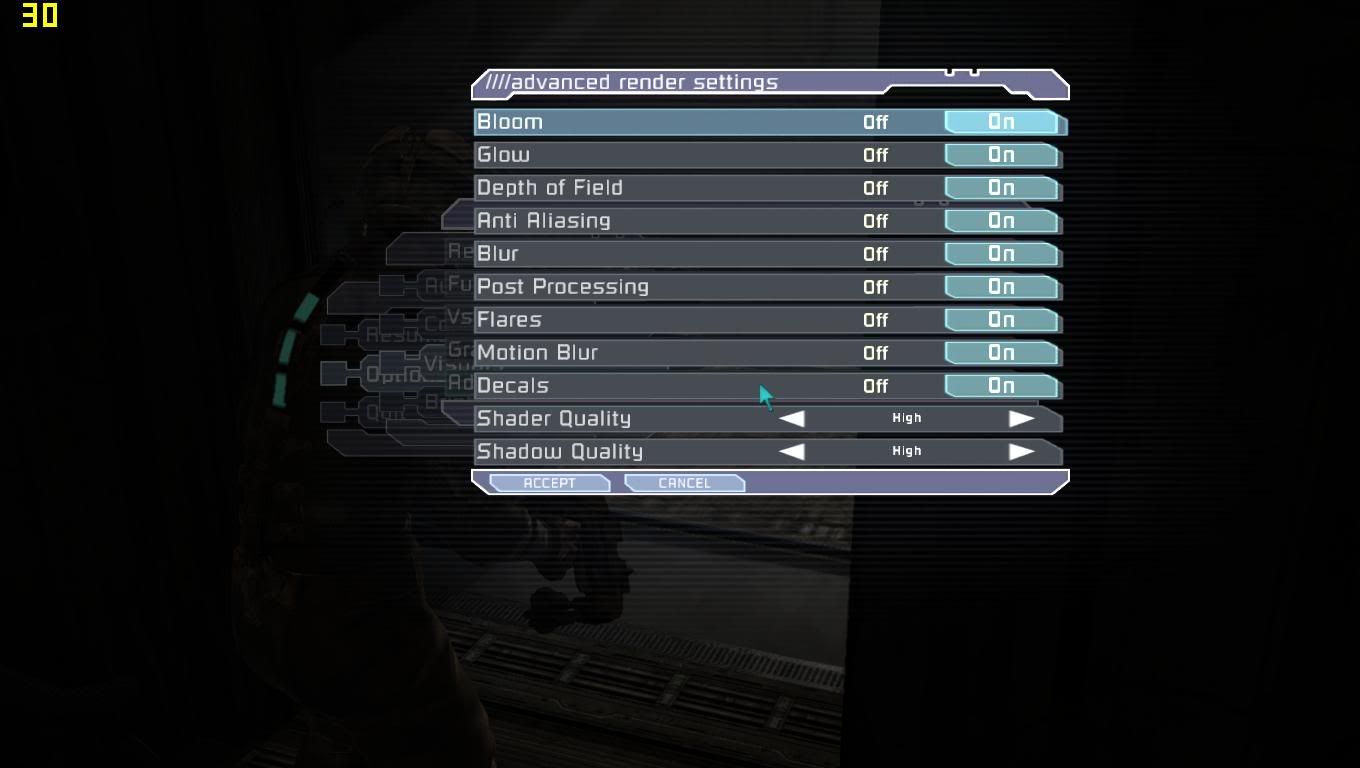Image resolution: width=1360 pixels, height=768 pixels.
Task: Disable Motion Blur
Action: click(875, 352)
